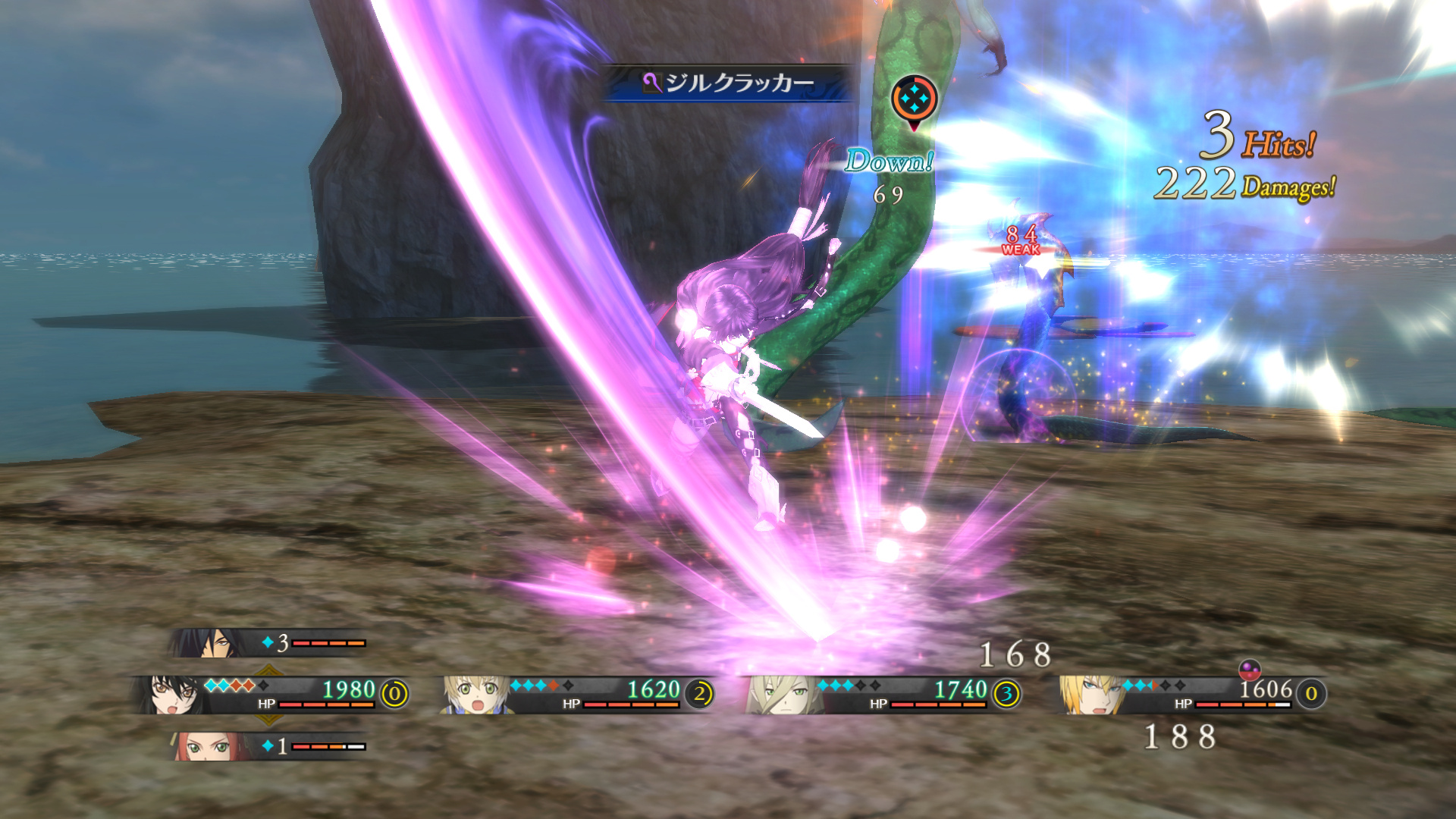Click the purple orb status icon
The width and height of the screenshot is (1456, 819).
(x=1249, y=669)
